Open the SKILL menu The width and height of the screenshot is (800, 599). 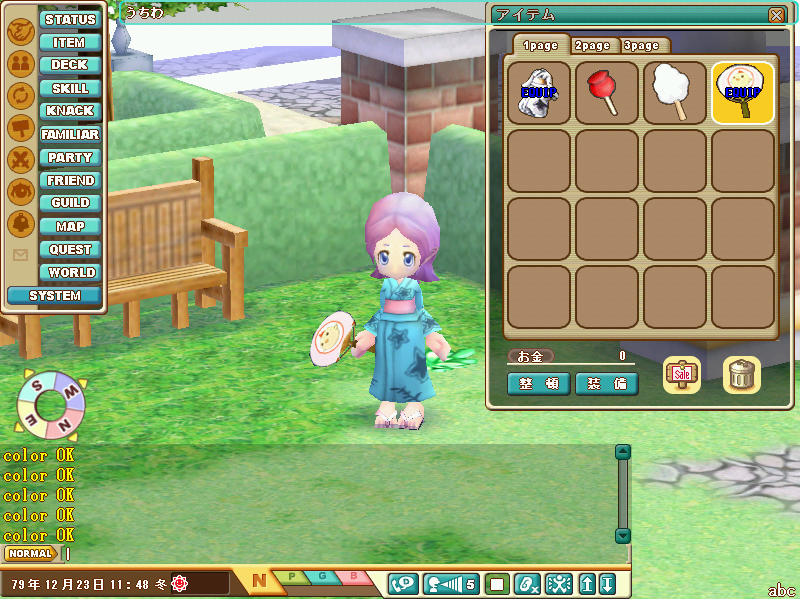pos(70,88)
